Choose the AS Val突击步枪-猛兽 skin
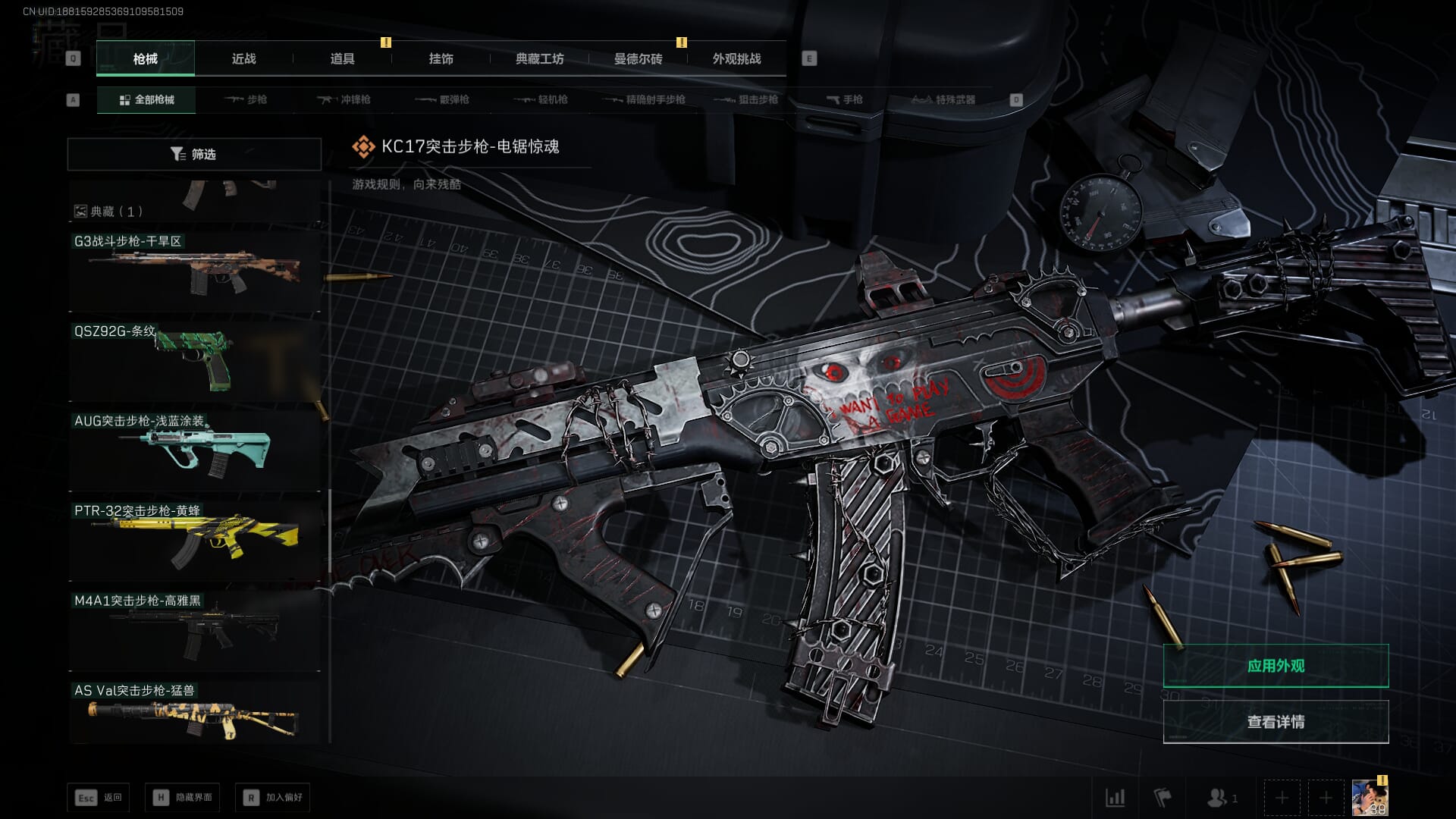This screenshot has width=1456, height=819. pos(194,713)
